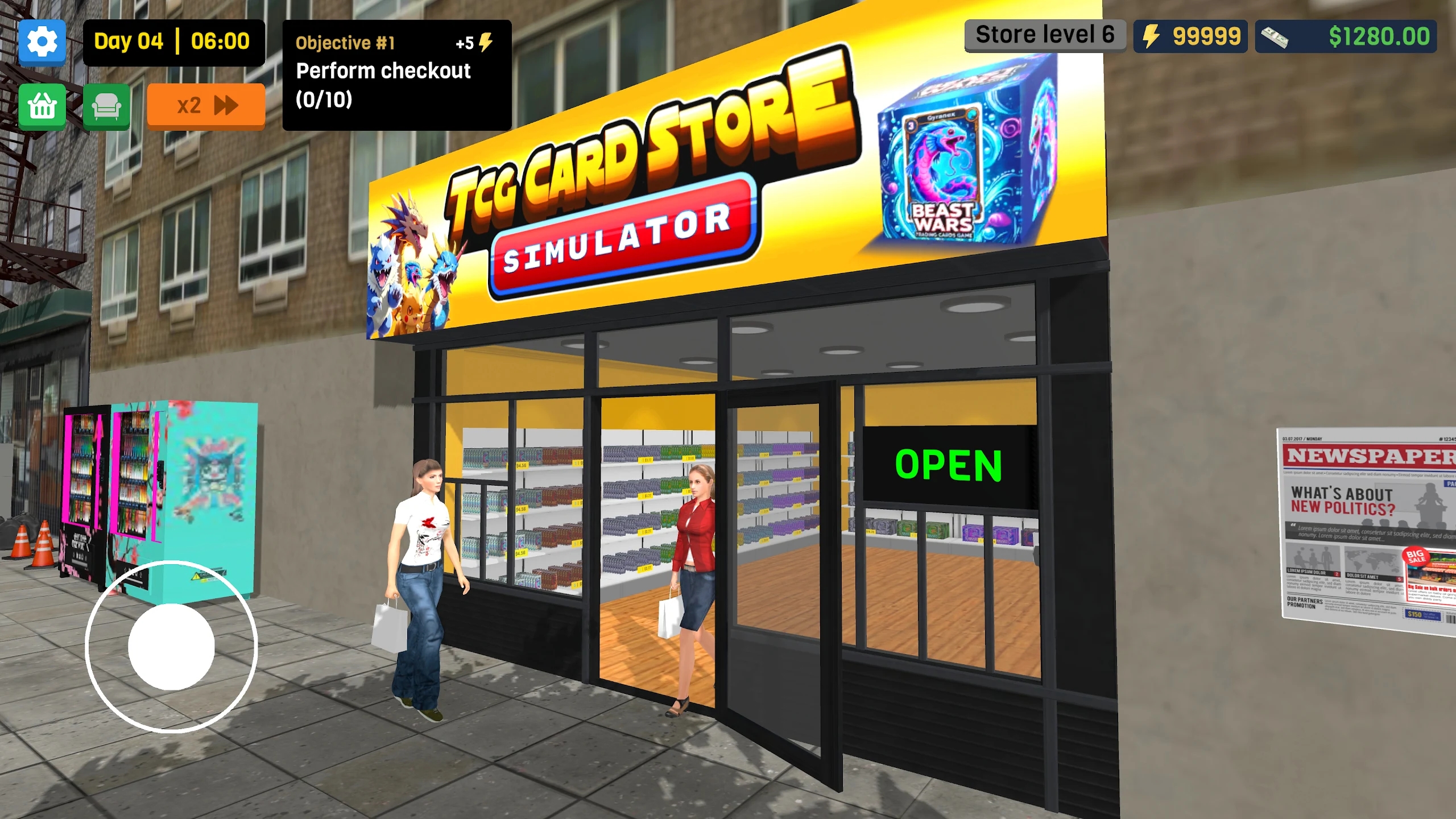Tap the +5 lightning reward icon
1456x819 pixels.
pos(483,42)
